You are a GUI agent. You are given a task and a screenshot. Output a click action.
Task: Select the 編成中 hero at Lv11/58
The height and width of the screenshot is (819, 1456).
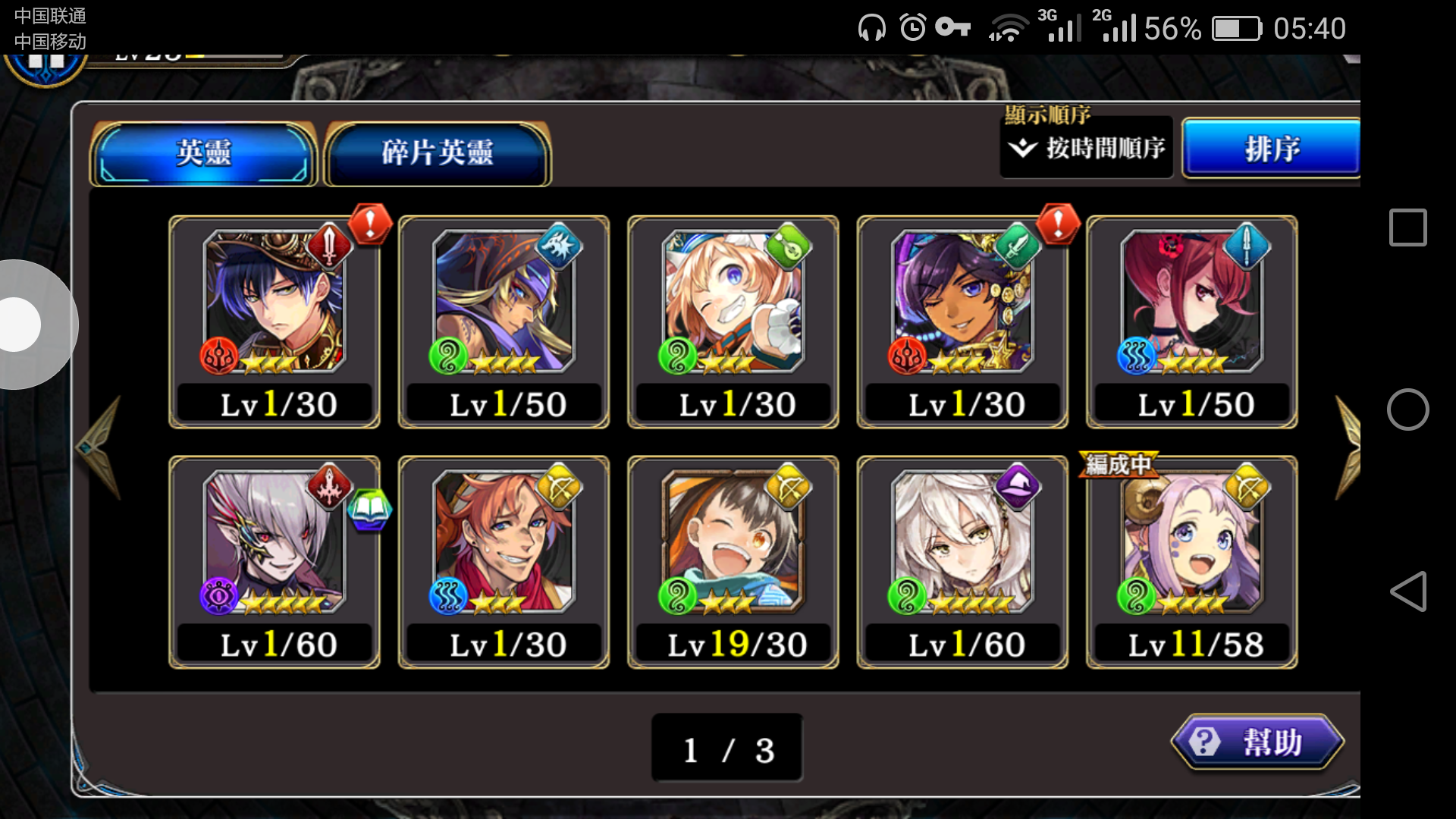(1191, 561)
